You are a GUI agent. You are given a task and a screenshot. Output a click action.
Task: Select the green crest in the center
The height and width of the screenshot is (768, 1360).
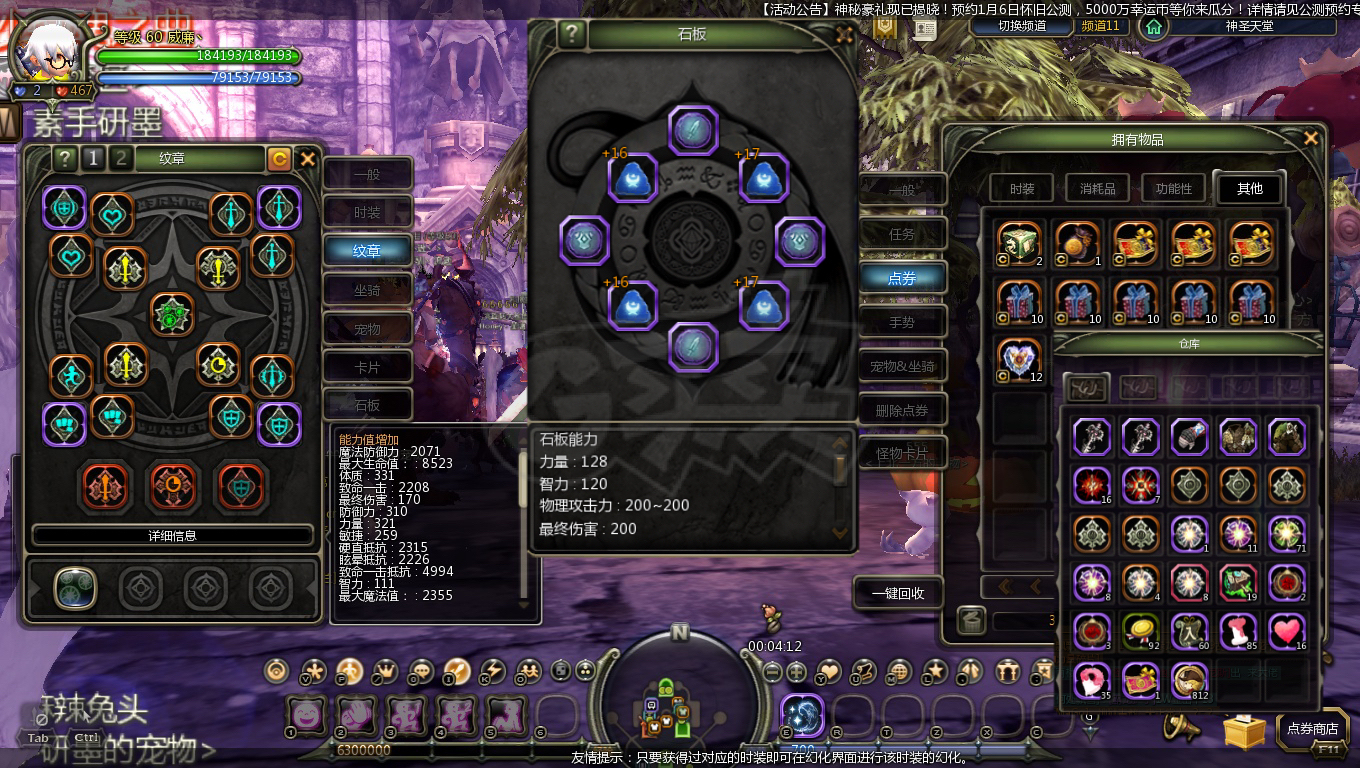tap(172, 314)
